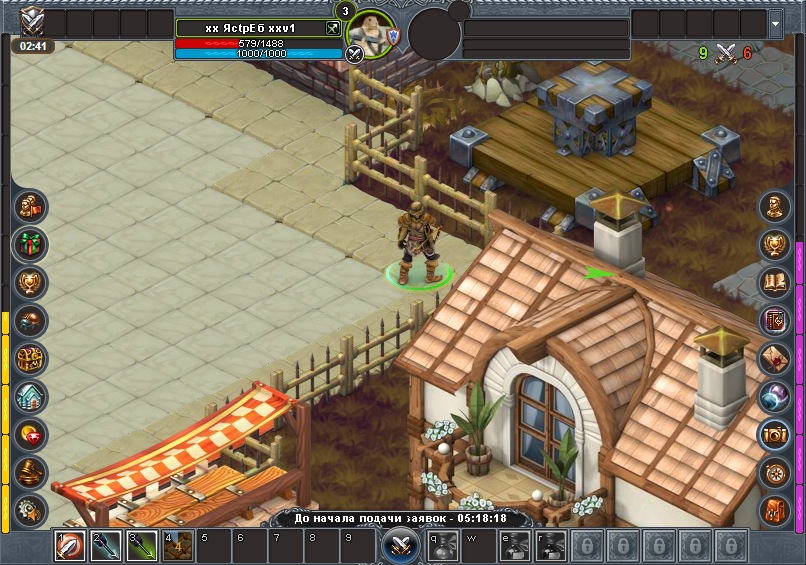Open the auction gavel icon
This screenshot has width=806, height=565.
click(30, 472)
